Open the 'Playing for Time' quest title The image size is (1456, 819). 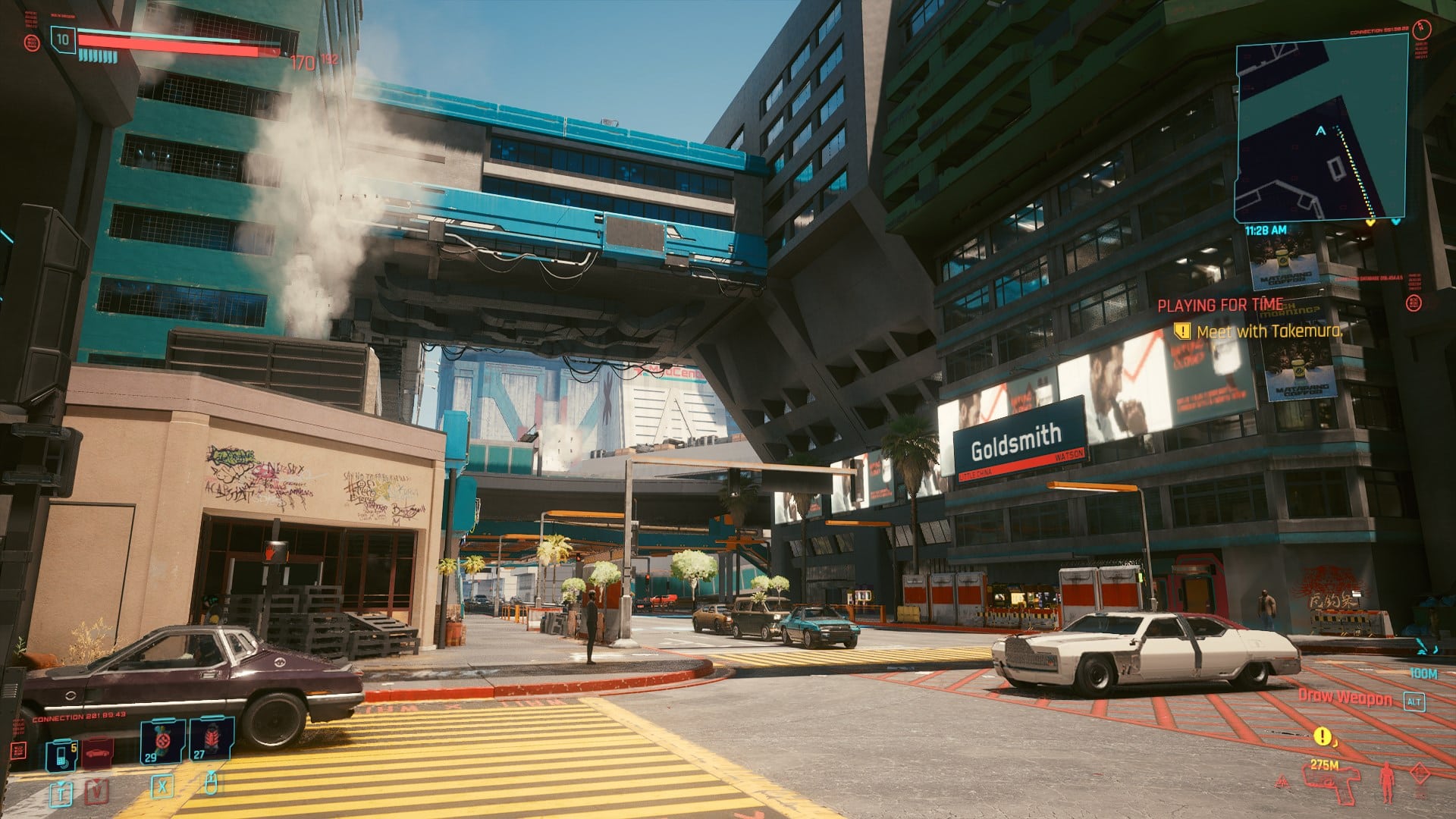(1220, 305)
